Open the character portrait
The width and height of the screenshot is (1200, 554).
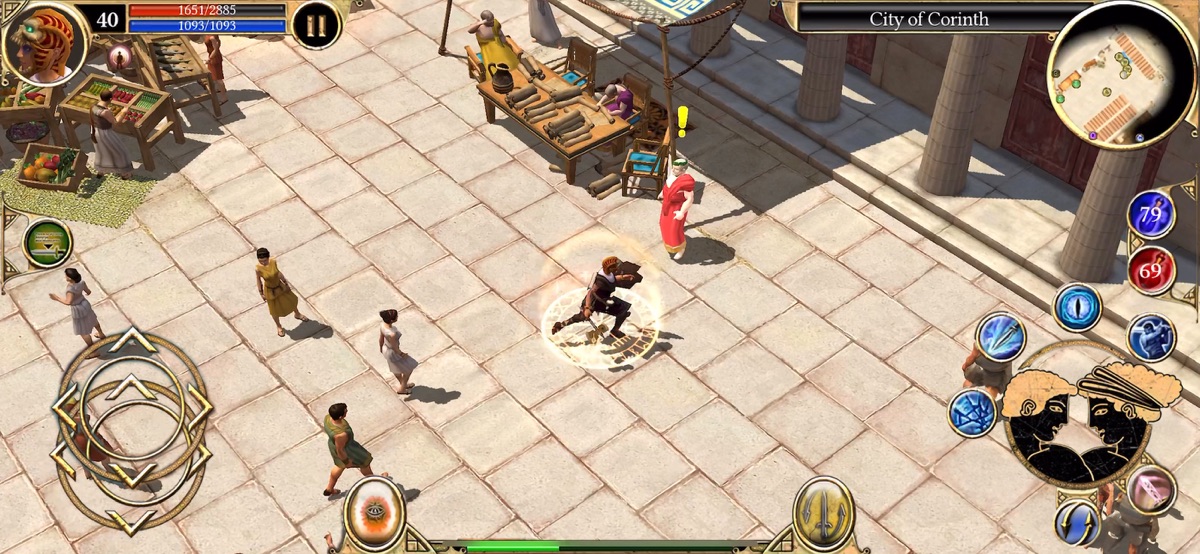[44, 42]
